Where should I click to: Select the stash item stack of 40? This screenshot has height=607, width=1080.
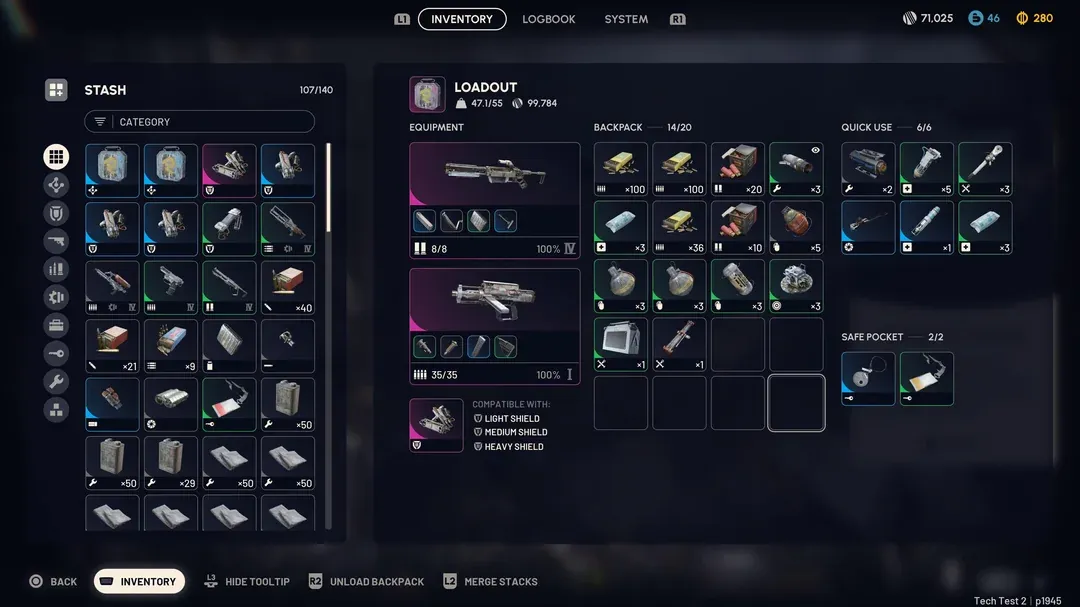(288, 288)
